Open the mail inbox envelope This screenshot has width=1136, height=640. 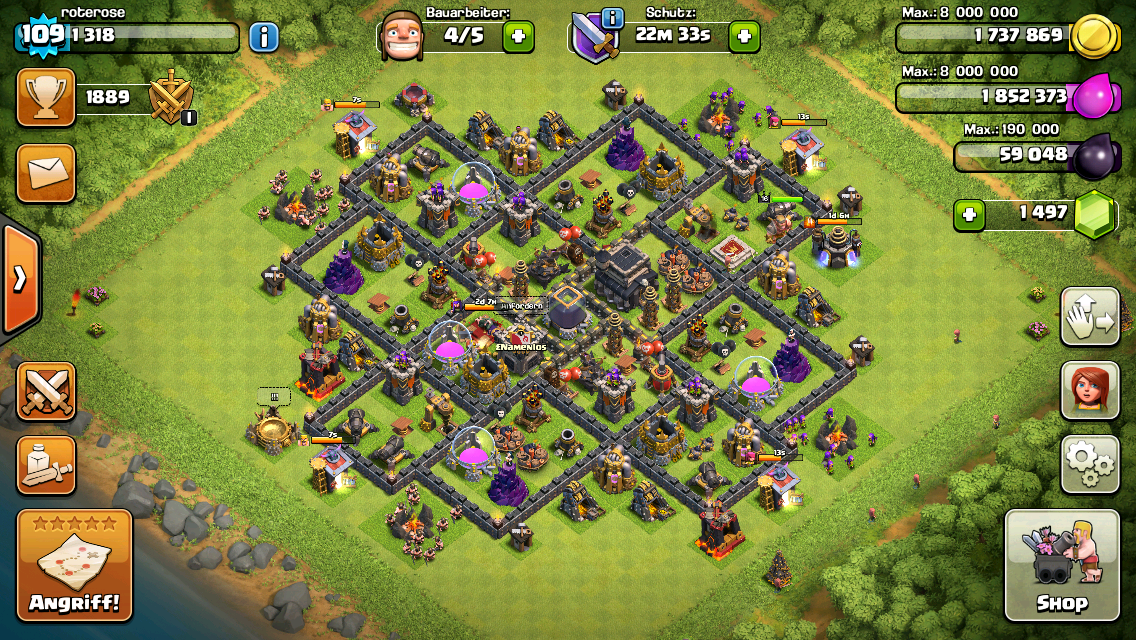(x=46, y=173)
